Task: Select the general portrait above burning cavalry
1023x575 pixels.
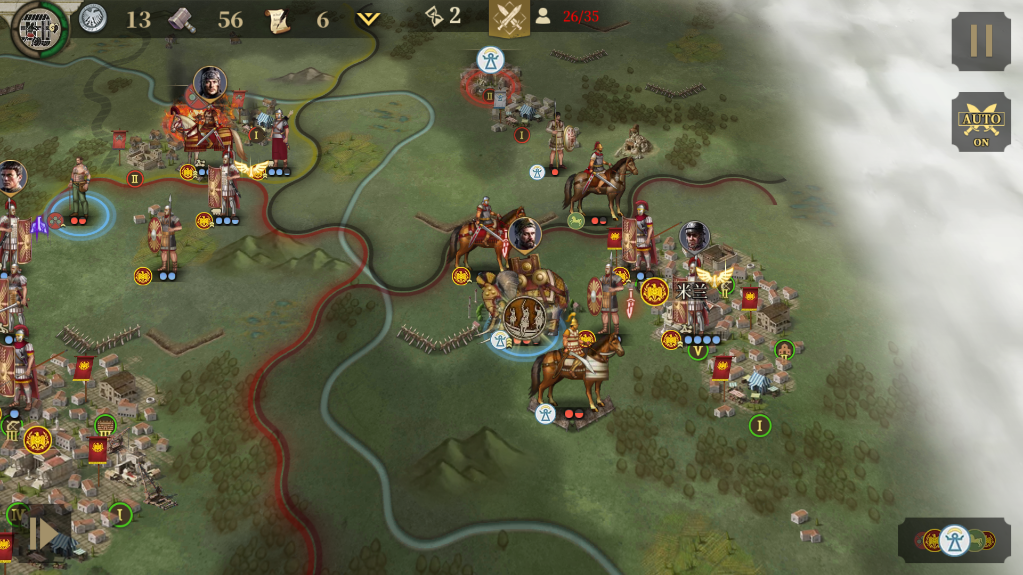Action: (x=210, y=84)
